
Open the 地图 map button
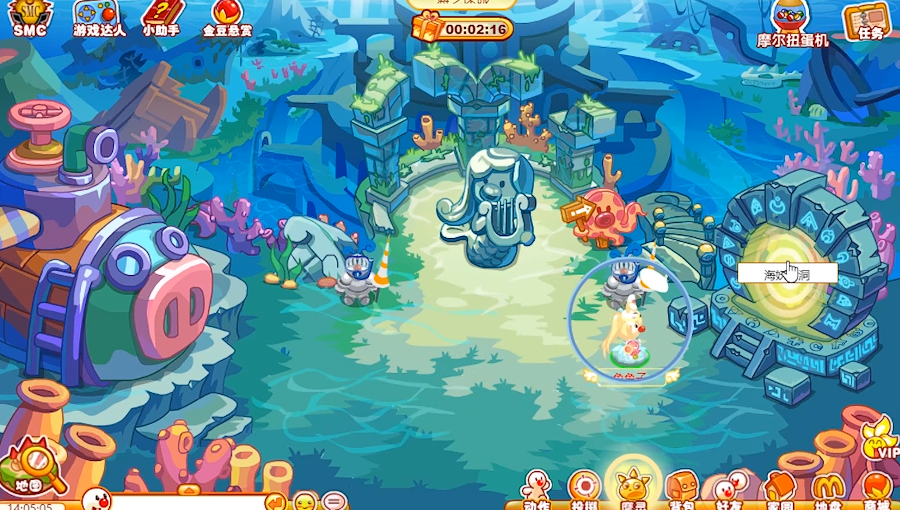click(30, 470)
